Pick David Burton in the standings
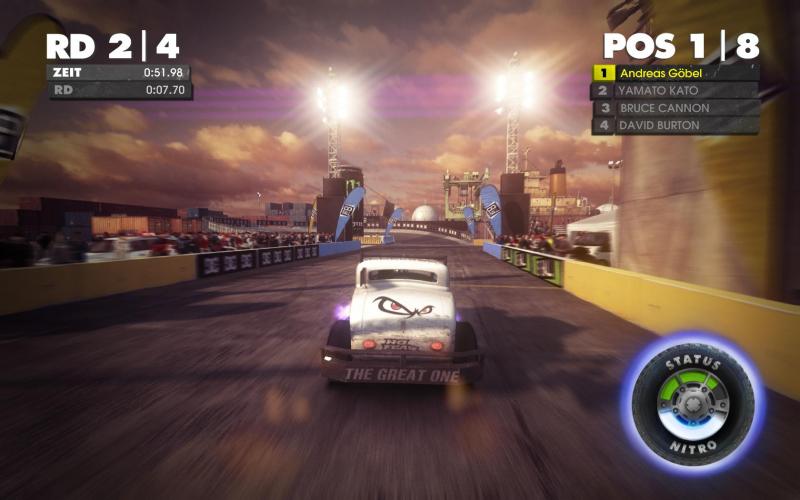 click(675, 125)
